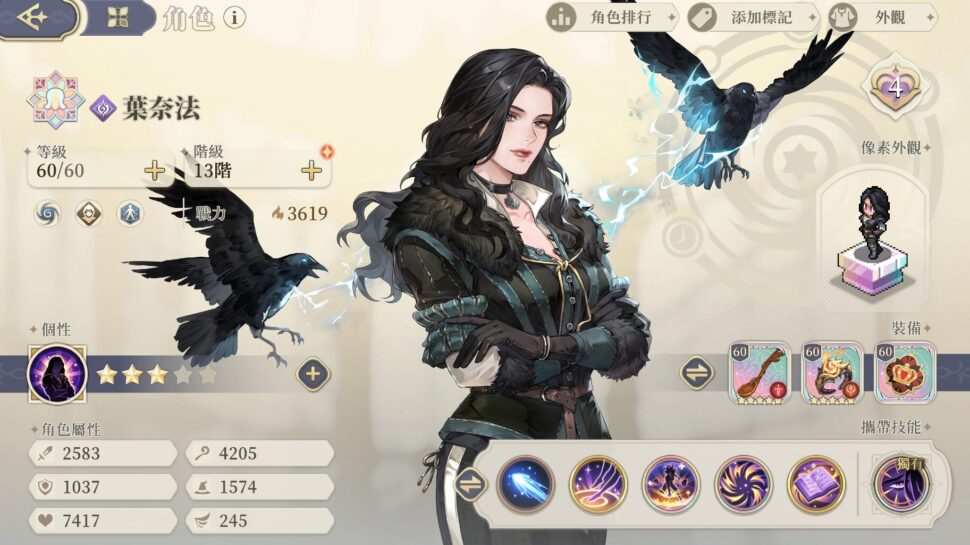Image resolution: width=970 pixels, height=545 pixels.
Task: Choose the blue comet skill icon
Action: (x=526, y=484)
